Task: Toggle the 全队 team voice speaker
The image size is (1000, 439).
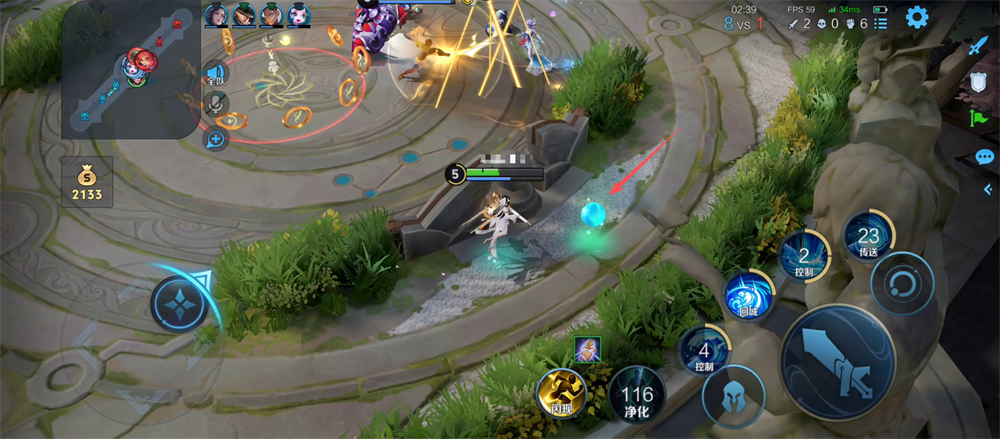Action: coord(214,73)
